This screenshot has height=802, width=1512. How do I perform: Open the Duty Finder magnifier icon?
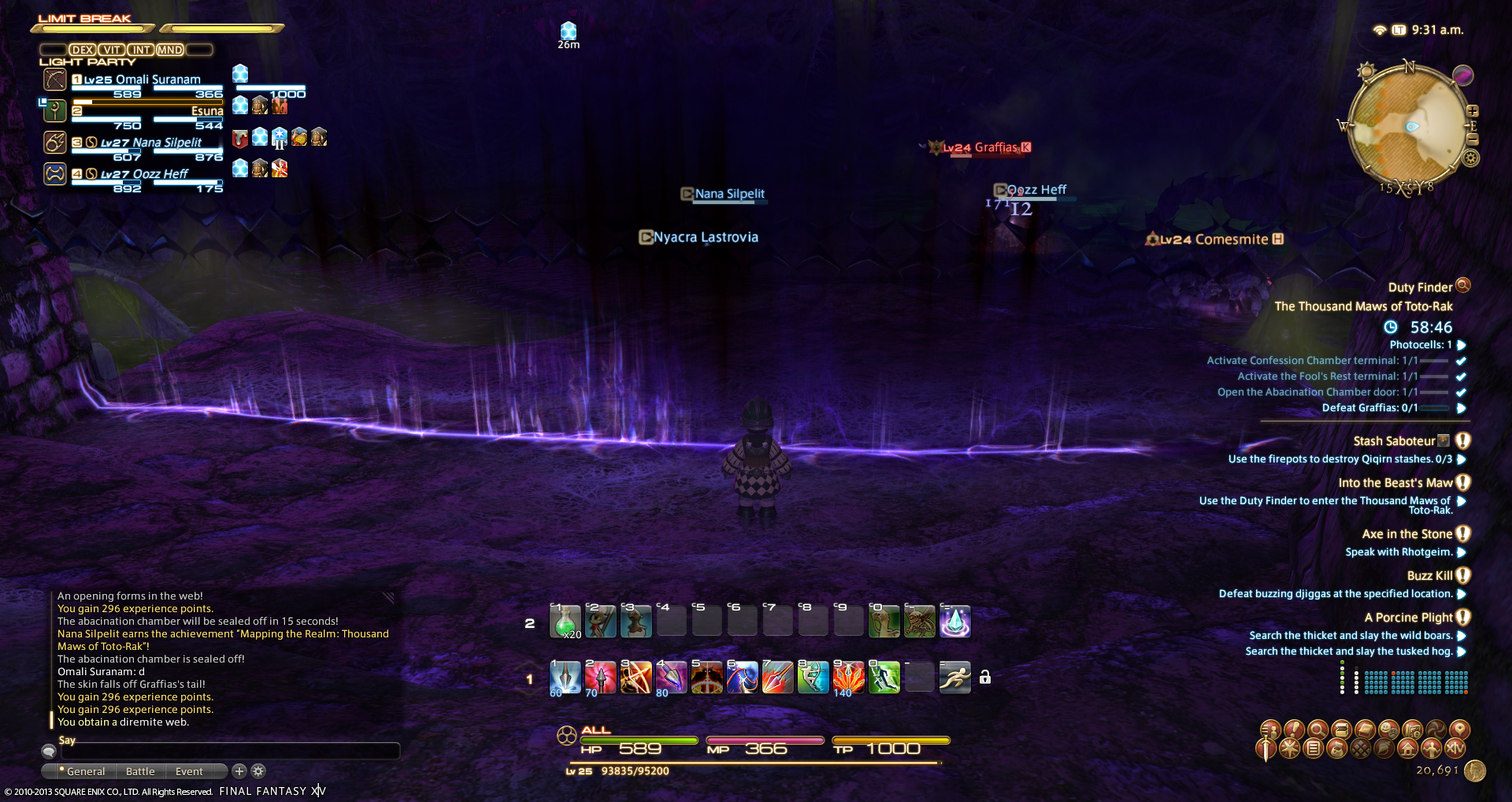point(1463,285)
